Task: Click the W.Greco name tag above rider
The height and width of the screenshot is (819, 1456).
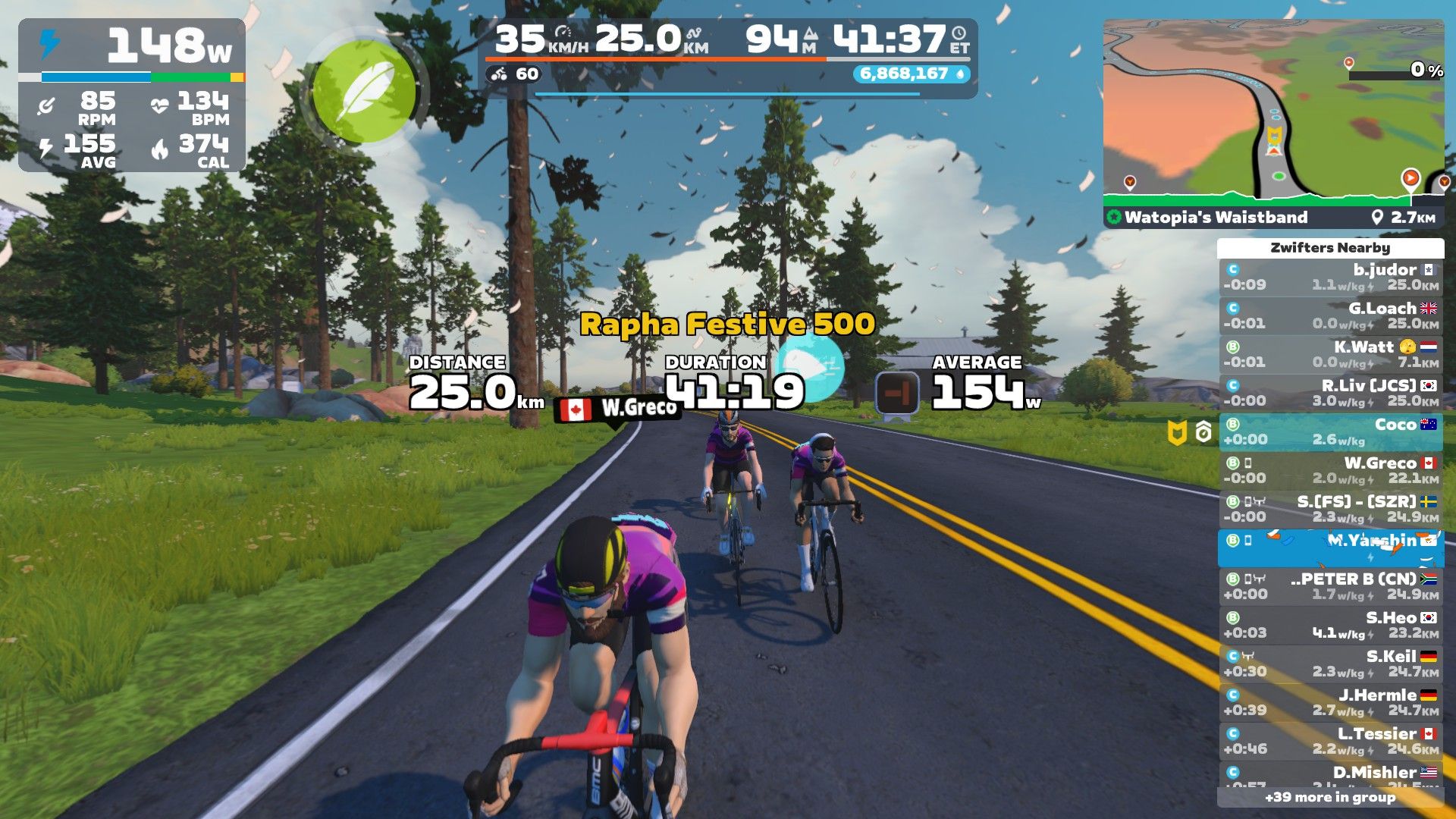Action: (x=618, y=409)
